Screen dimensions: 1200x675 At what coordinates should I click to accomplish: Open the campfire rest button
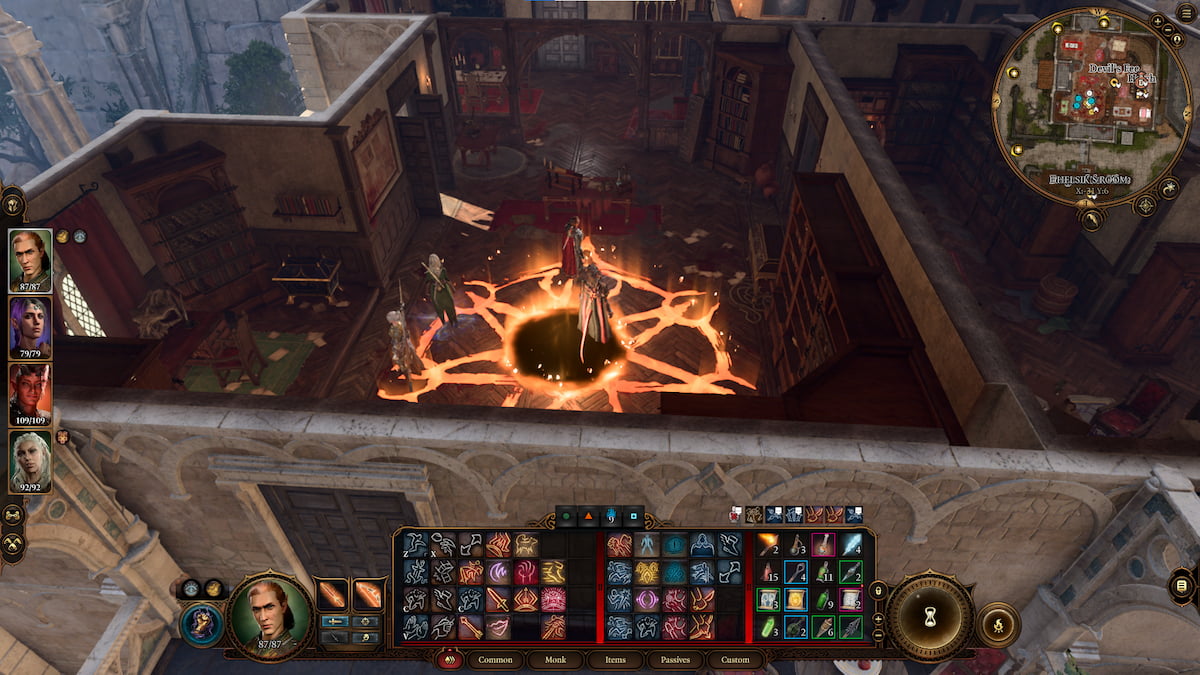(x=996, y=624)
